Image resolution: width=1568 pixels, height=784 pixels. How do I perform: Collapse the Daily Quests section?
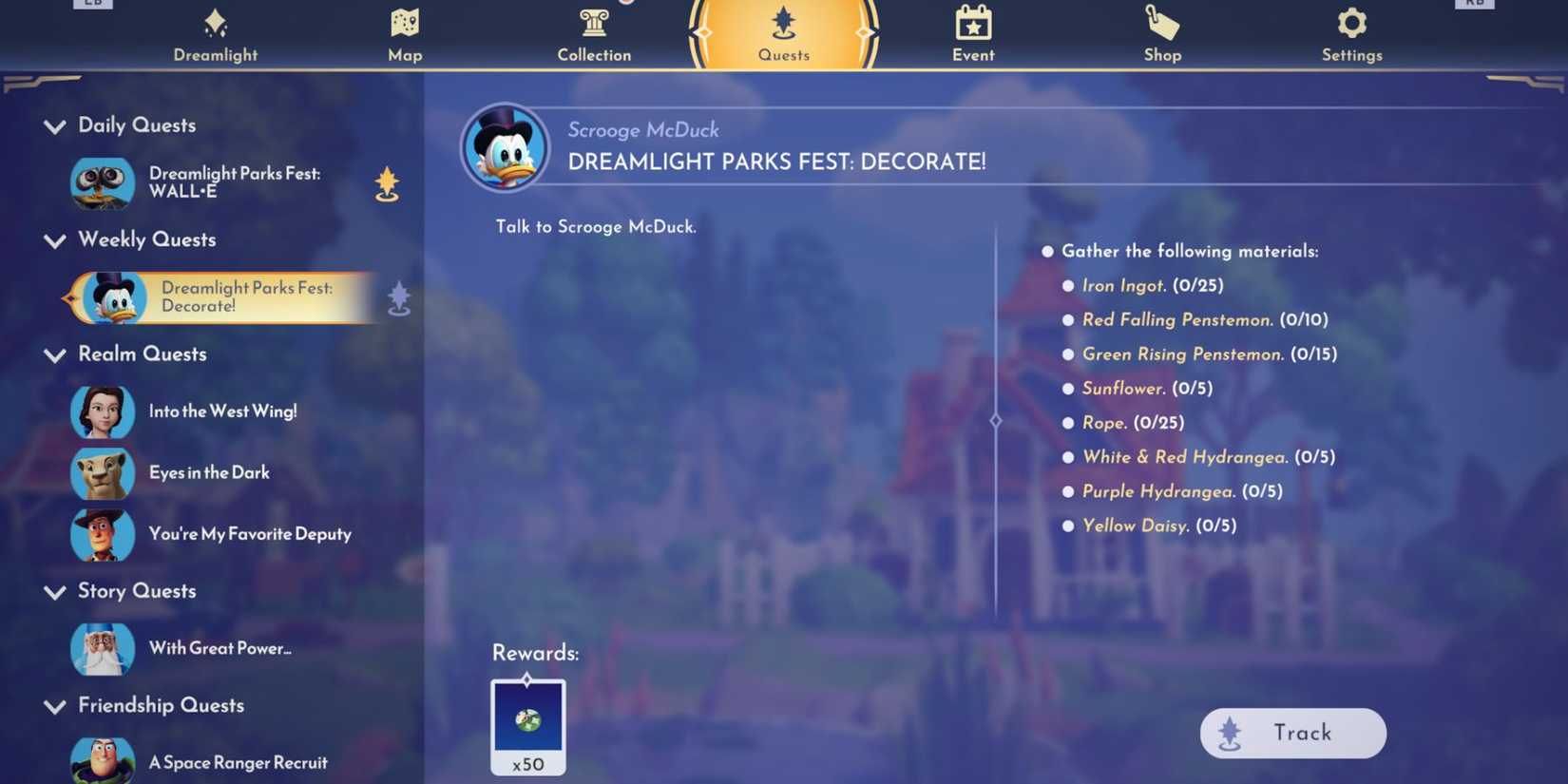point(54,126)
